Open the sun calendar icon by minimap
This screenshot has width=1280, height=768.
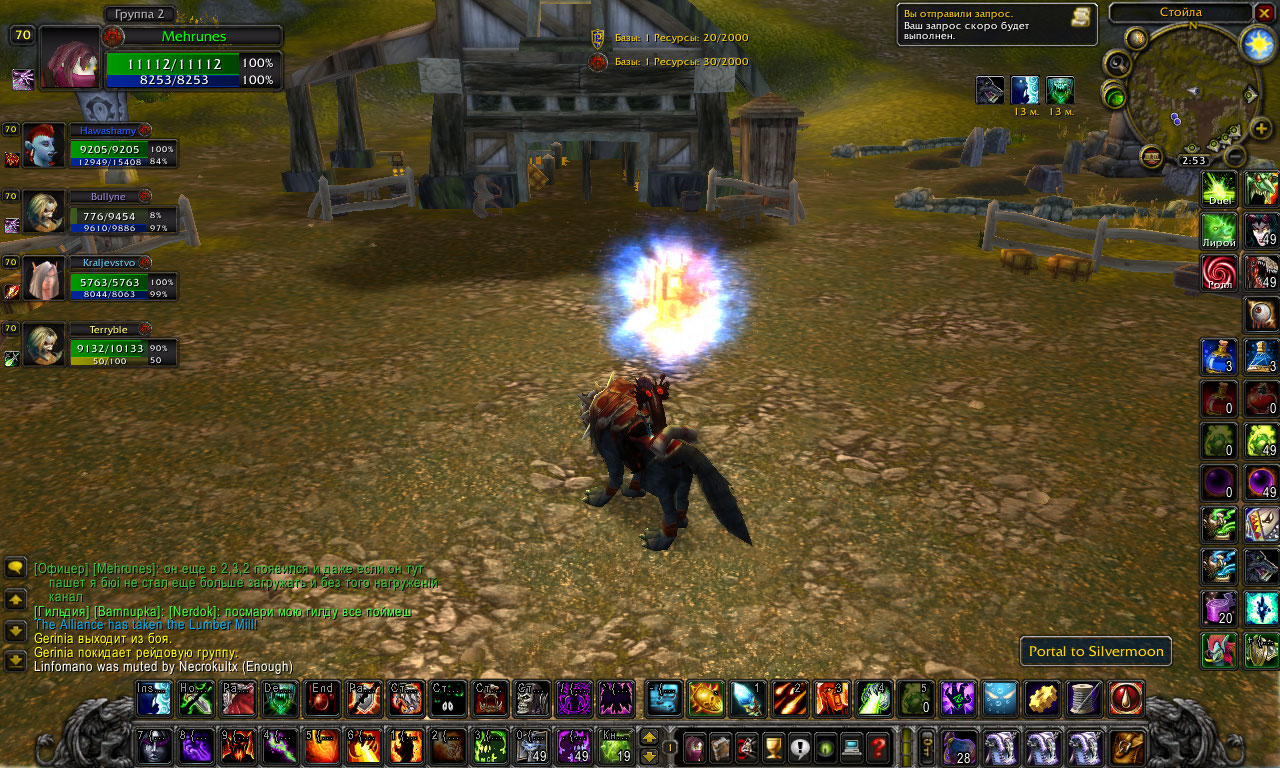point(1258,43)
